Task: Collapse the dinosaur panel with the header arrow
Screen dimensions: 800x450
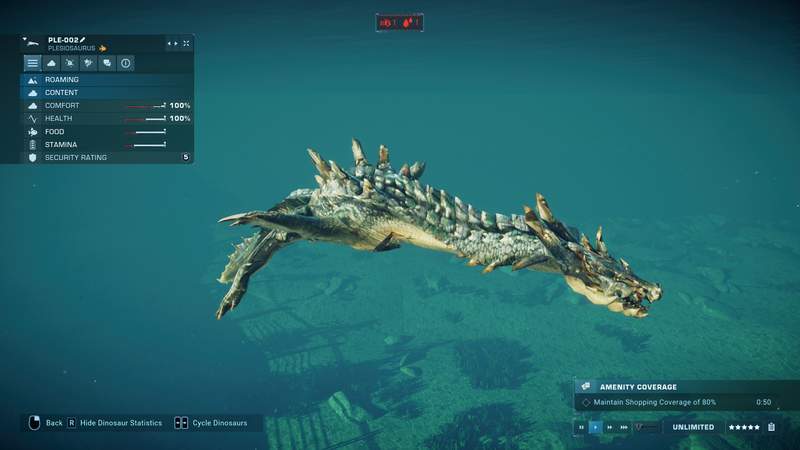Action: tap(24, 39)
